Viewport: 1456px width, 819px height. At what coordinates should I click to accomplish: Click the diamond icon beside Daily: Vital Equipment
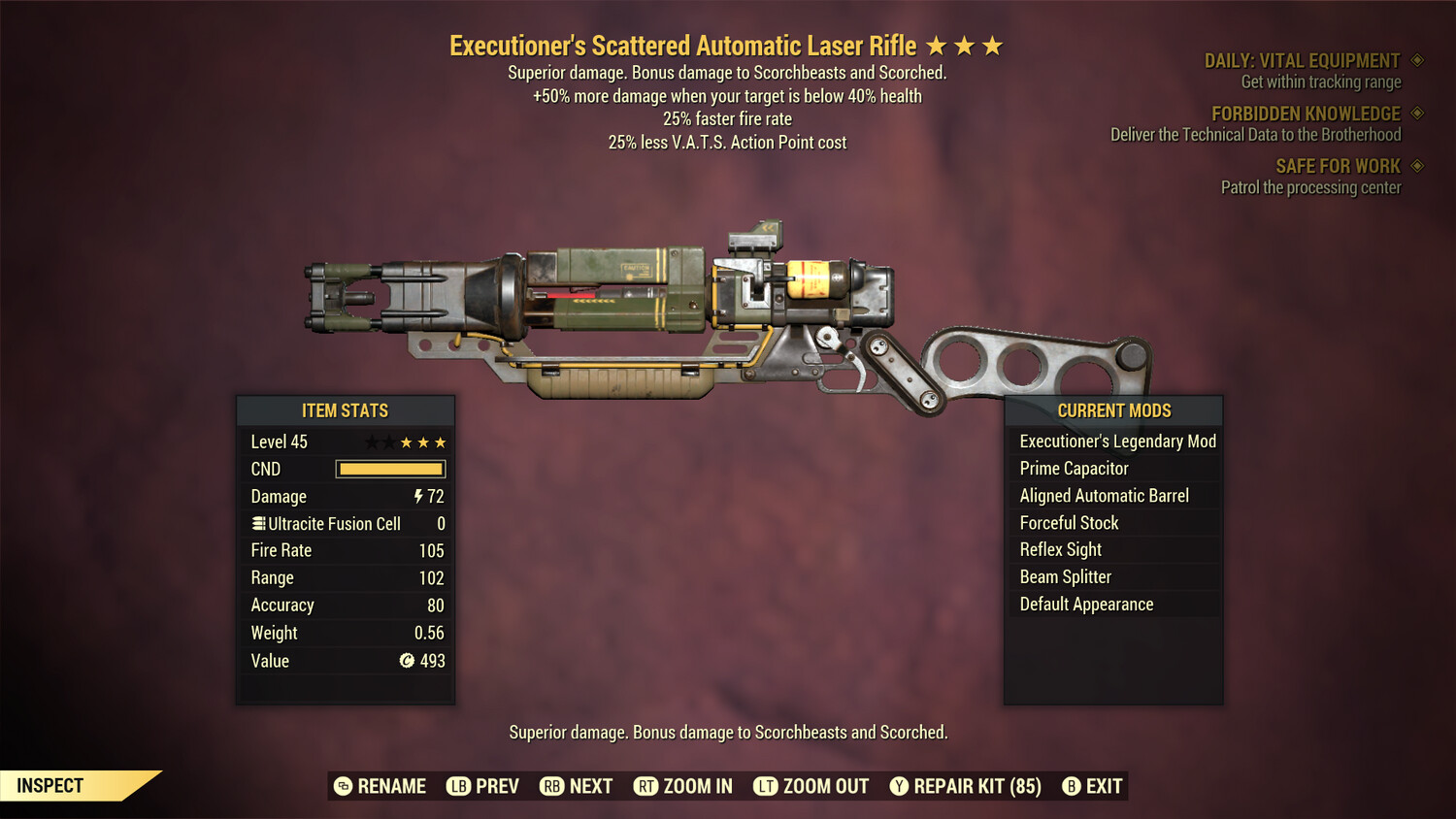1417,60
